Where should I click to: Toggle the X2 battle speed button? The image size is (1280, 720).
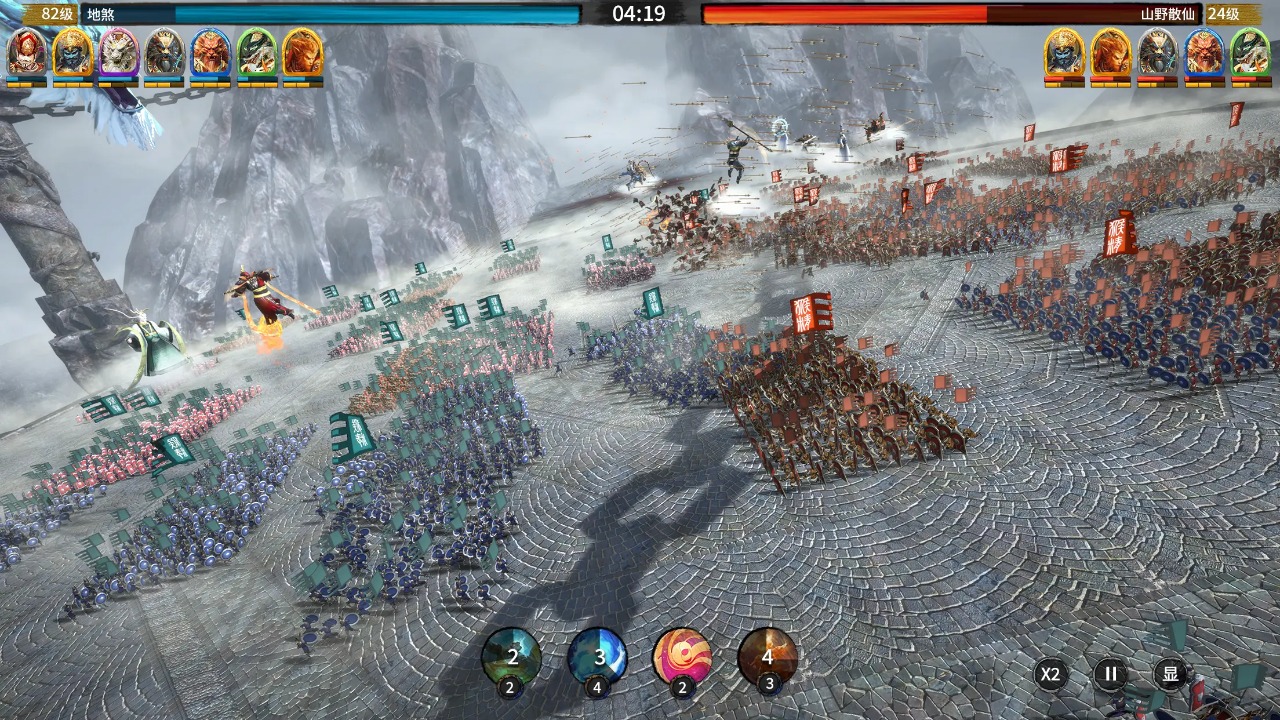point(1049,674)
